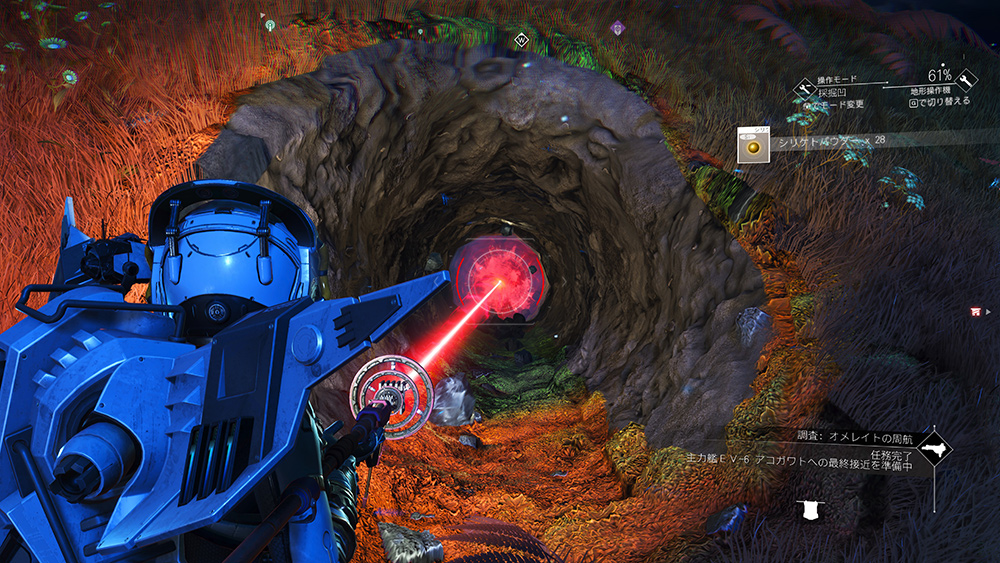Click the Terrain Manipulator wrench icon
This screenshot has width=1000, height=563.
pyautogui.click(x=967, y=80)
